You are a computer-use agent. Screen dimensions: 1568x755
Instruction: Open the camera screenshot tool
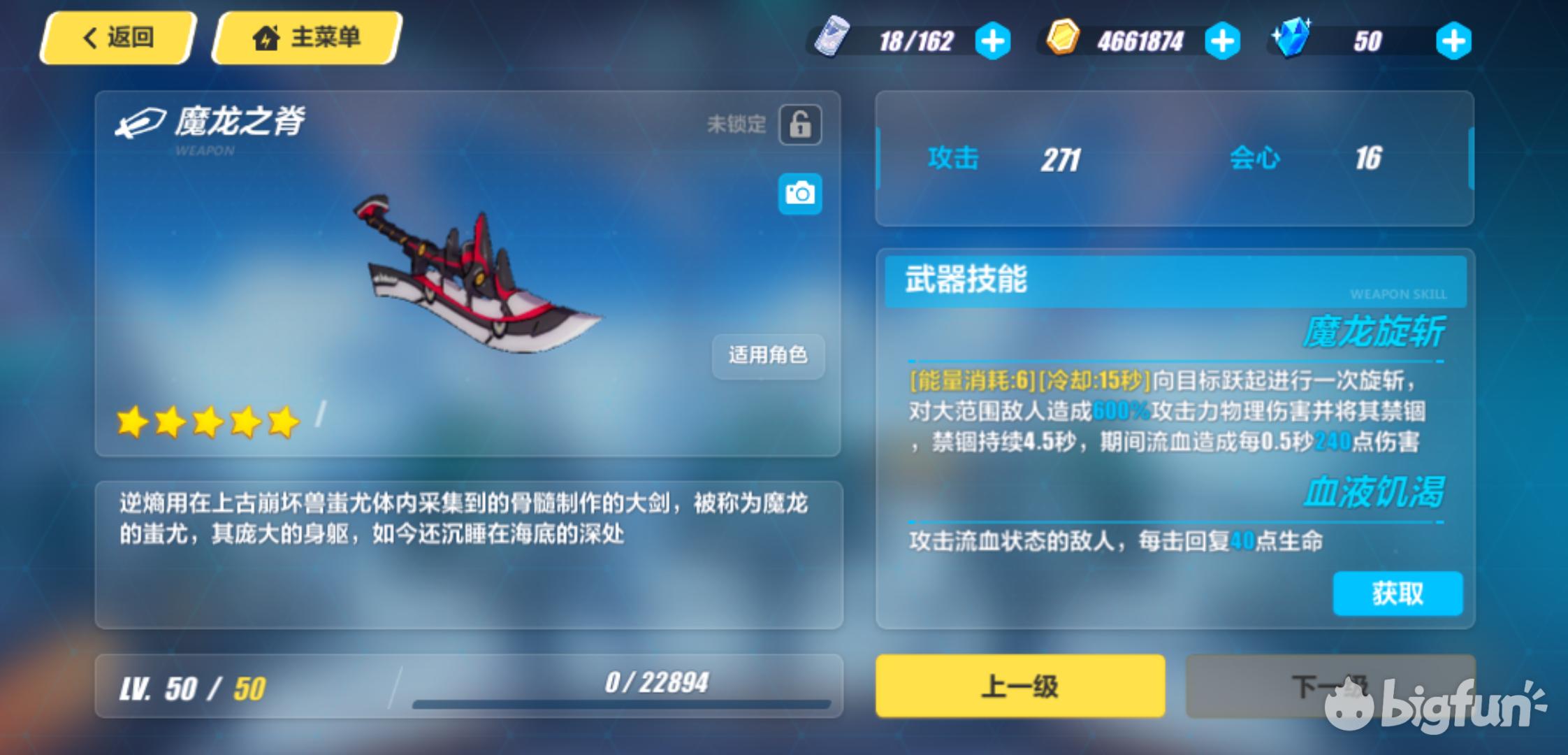coord(800,194)
